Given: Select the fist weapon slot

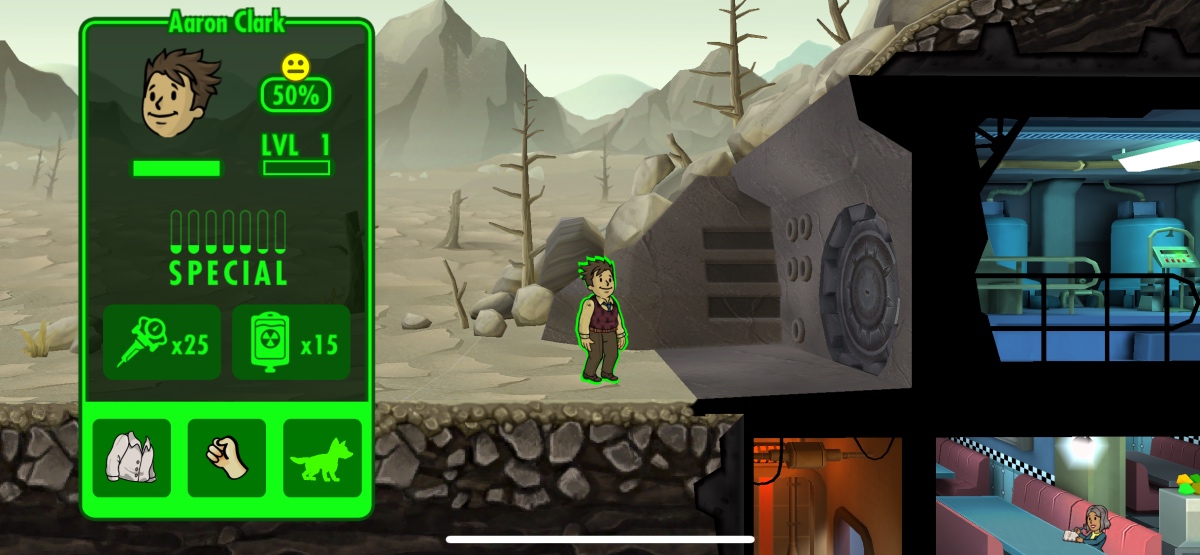Looking at the screenshot, I should [227, 458].
